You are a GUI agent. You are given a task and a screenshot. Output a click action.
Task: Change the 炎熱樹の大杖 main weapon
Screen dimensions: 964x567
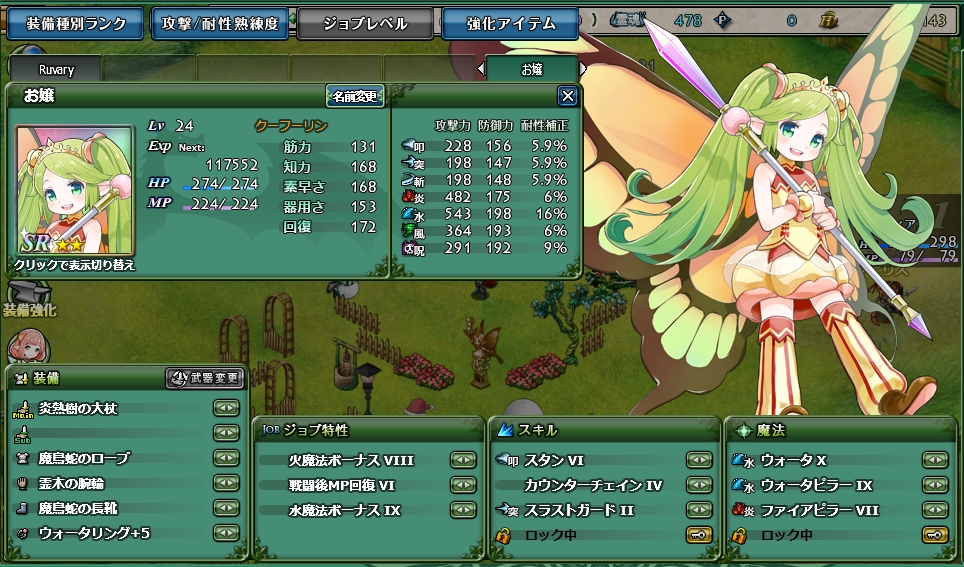[x=227, y=408]
